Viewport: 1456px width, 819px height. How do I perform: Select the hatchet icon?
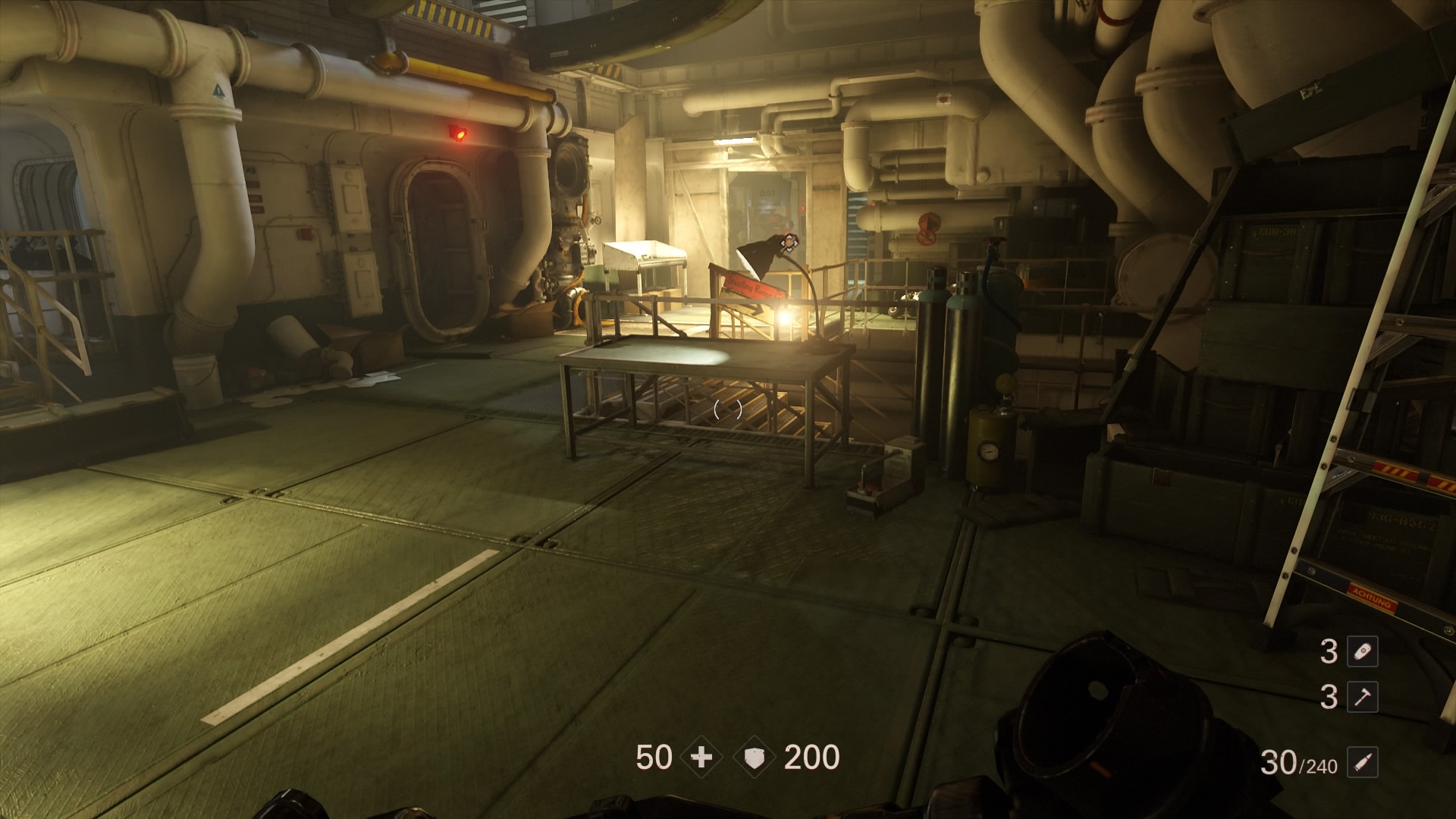point(1362,697)
